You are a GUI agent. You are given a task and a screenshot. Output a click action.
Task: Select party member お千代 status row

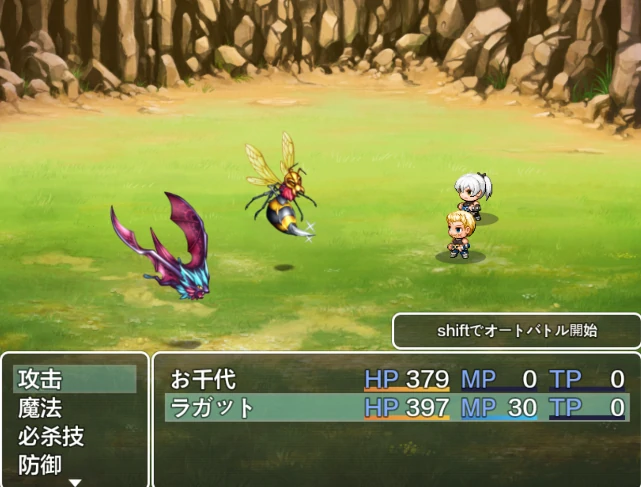point(396,379)
